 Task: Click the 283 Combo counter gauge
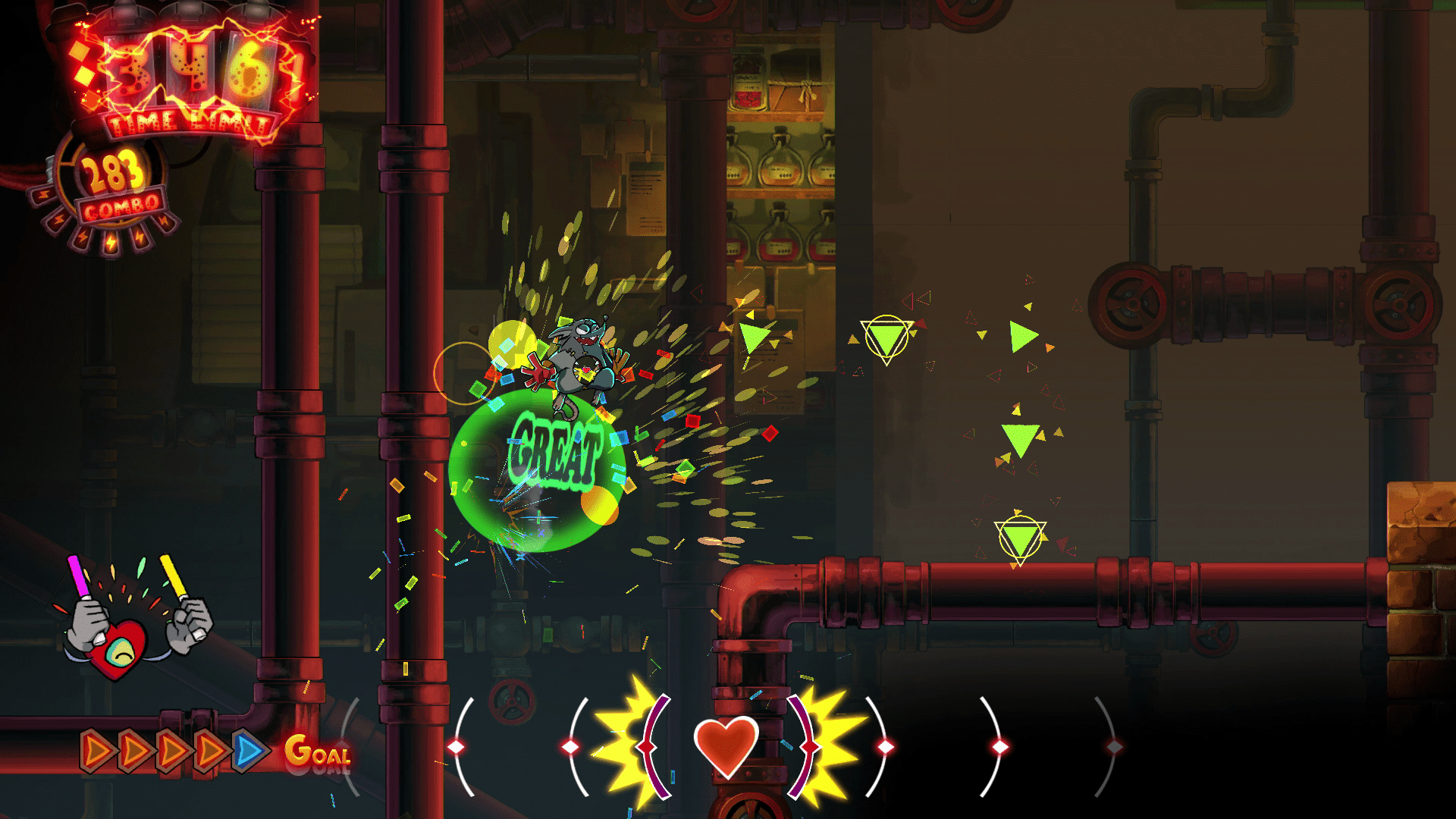coord(114,182)
